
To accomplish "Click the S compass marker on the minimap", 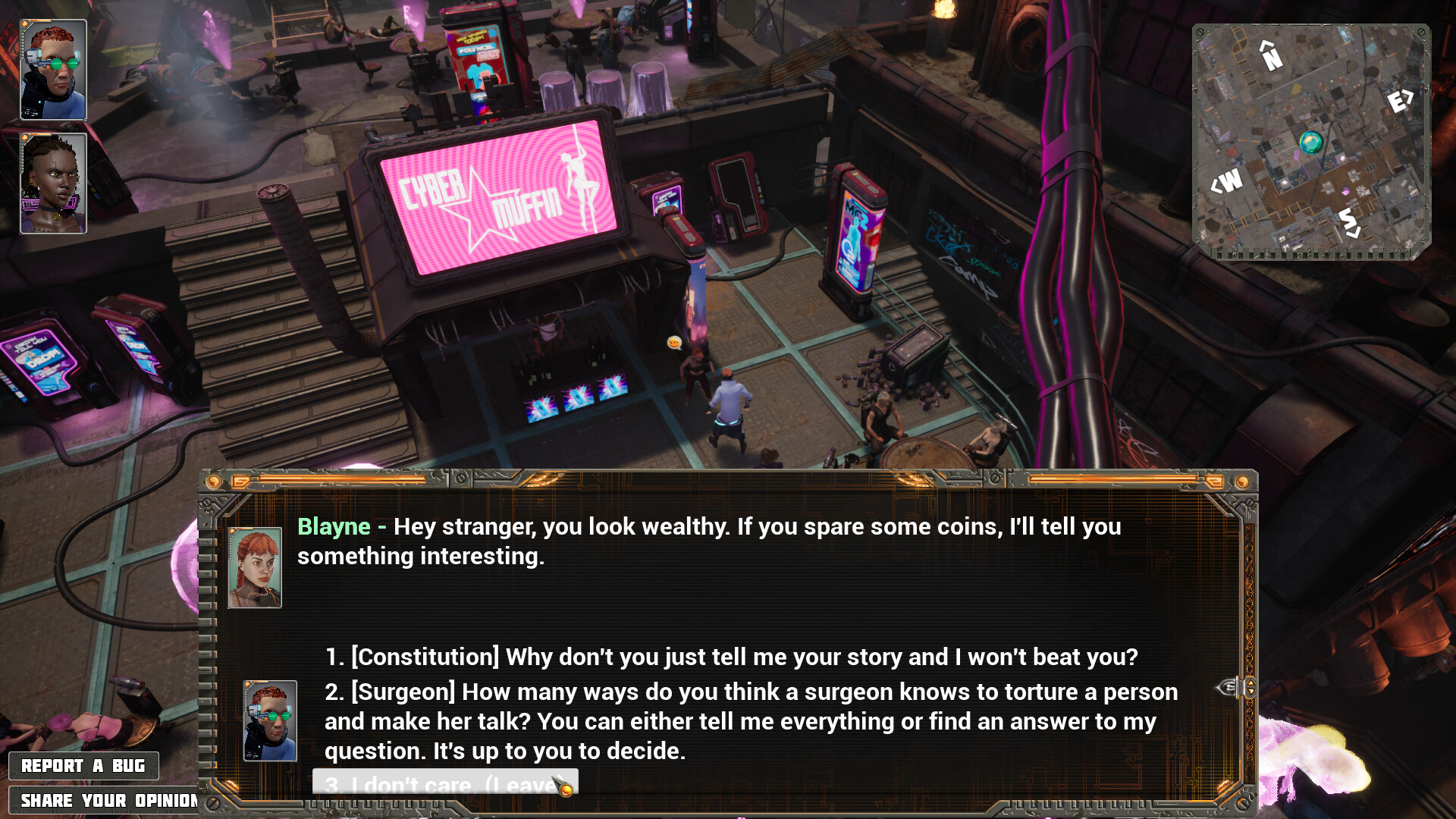I will (1347, 220).
